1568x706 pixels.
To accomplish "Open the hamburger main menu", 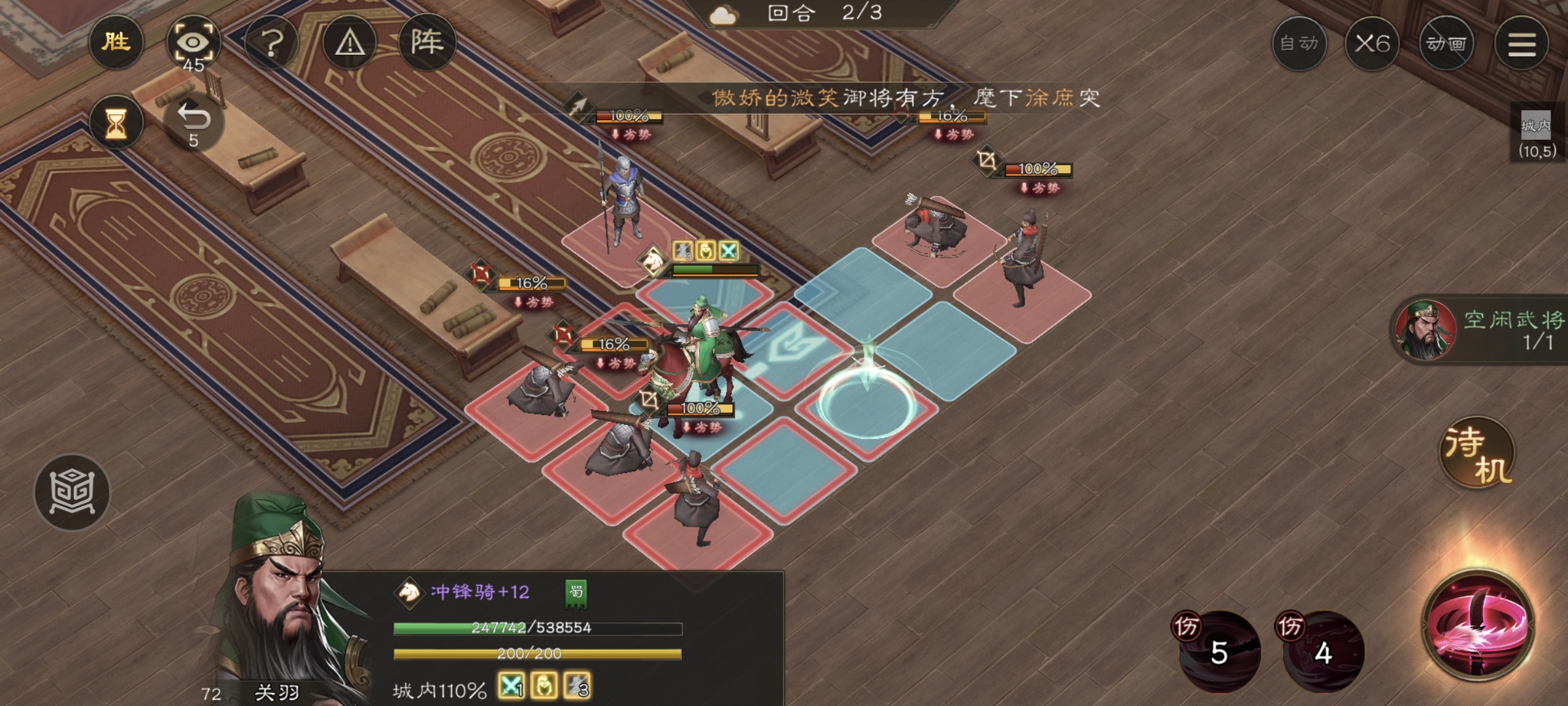I will point(1522,44).
